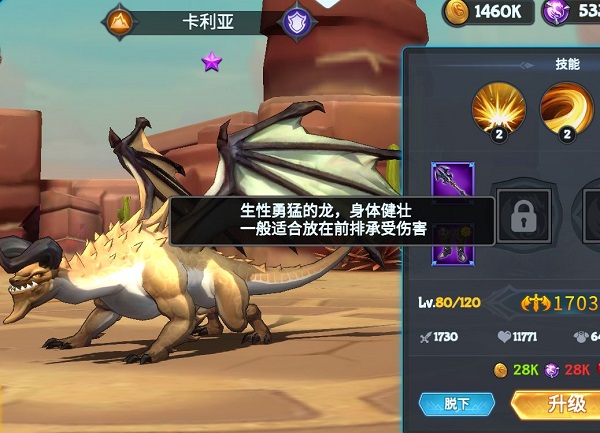
Task: Click the purple shield class badge
Action: click(297, 21)
